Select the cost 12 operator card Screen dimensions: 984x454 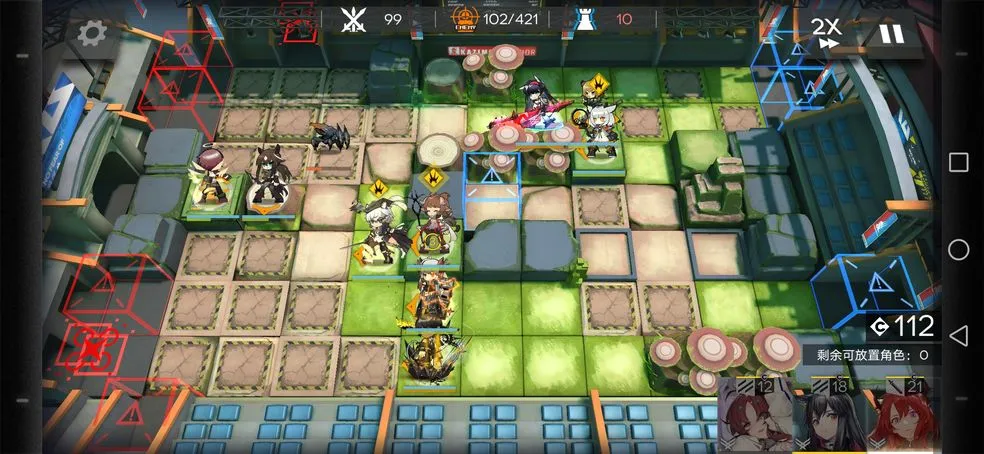pos(755,418)
